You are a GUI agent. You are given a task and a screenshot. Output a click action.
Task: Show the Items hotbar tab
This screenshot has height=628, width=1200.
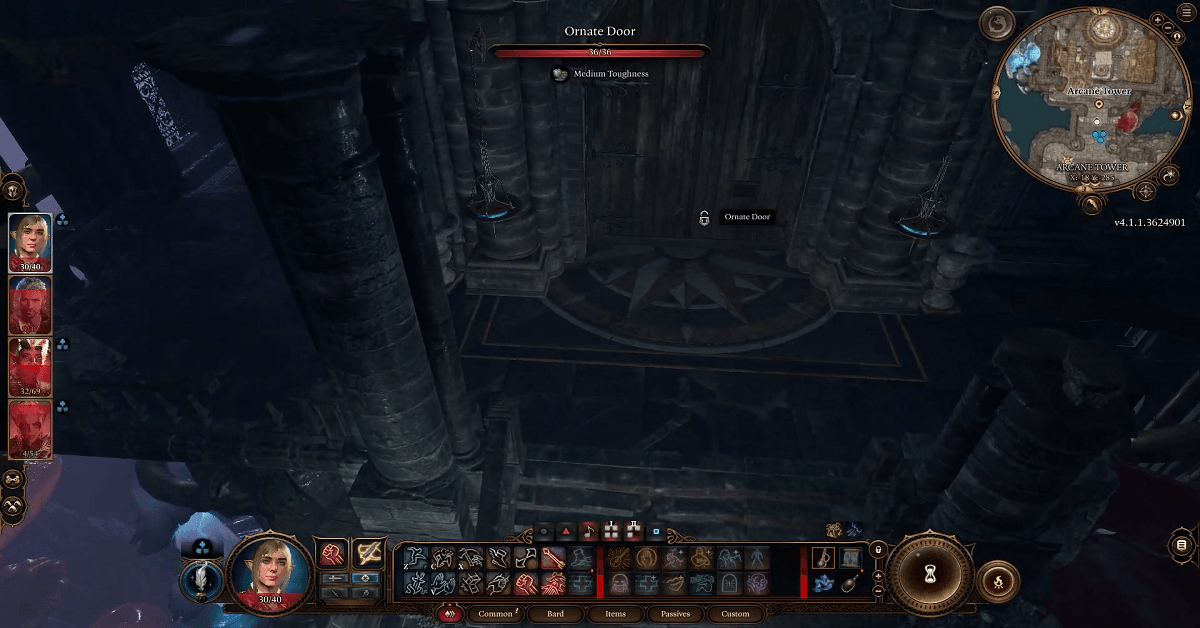613,614
